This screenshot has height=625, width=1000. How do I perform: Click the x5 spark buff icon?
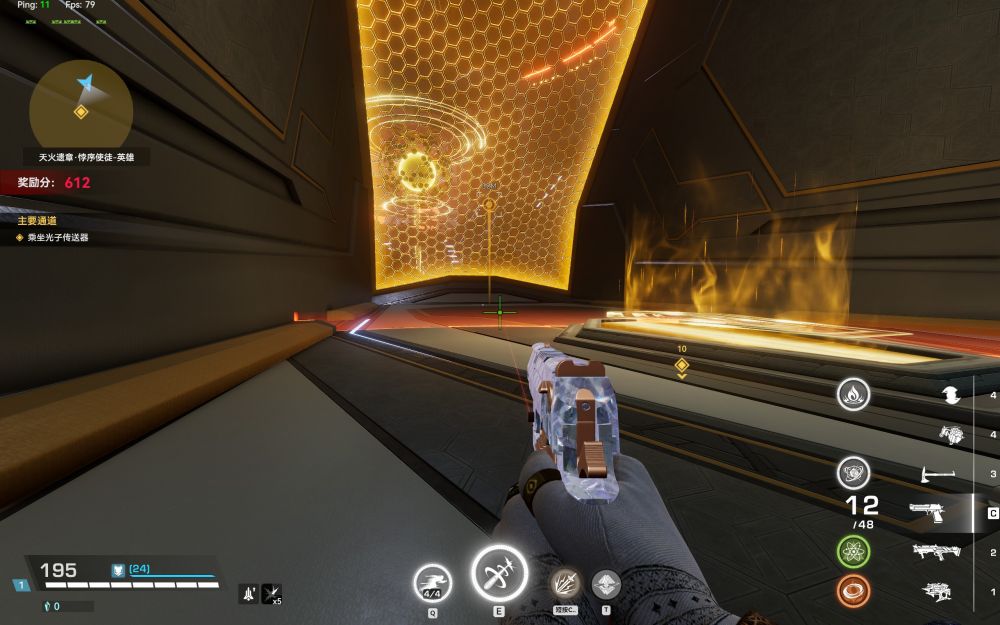(x=271, y=594)
